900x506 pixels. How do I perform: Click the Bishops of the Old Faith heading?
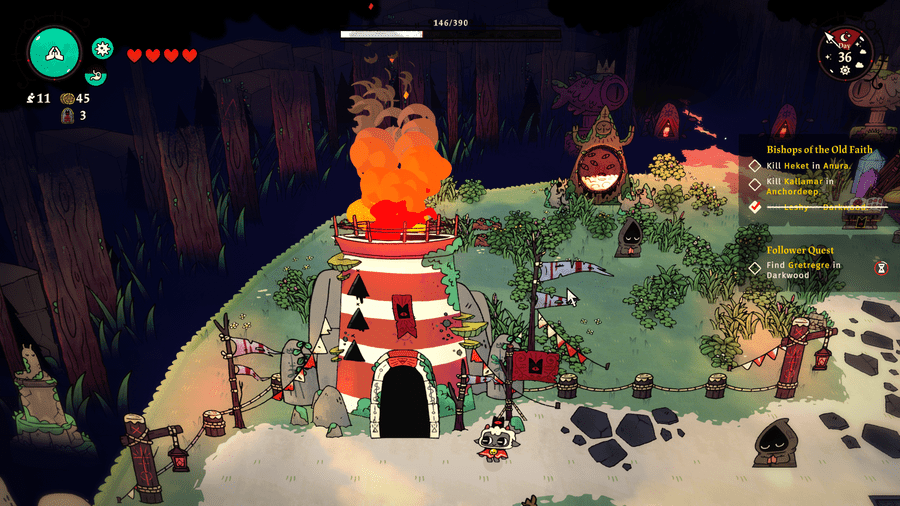[819, 149]
